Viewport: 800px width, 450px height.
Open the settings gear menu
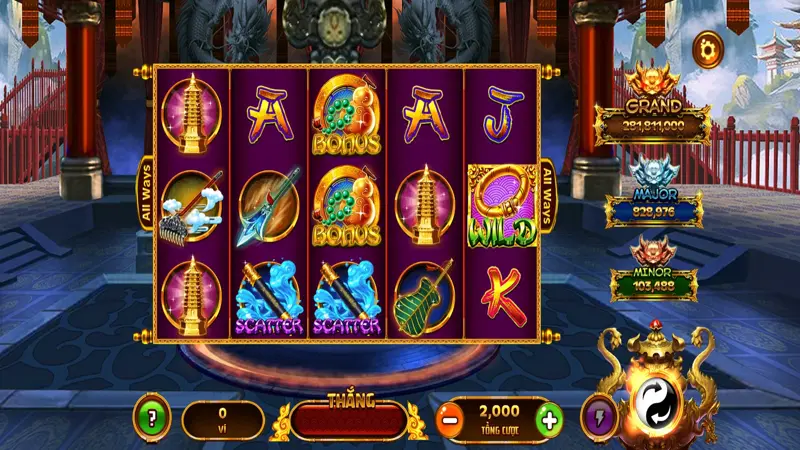708,48
